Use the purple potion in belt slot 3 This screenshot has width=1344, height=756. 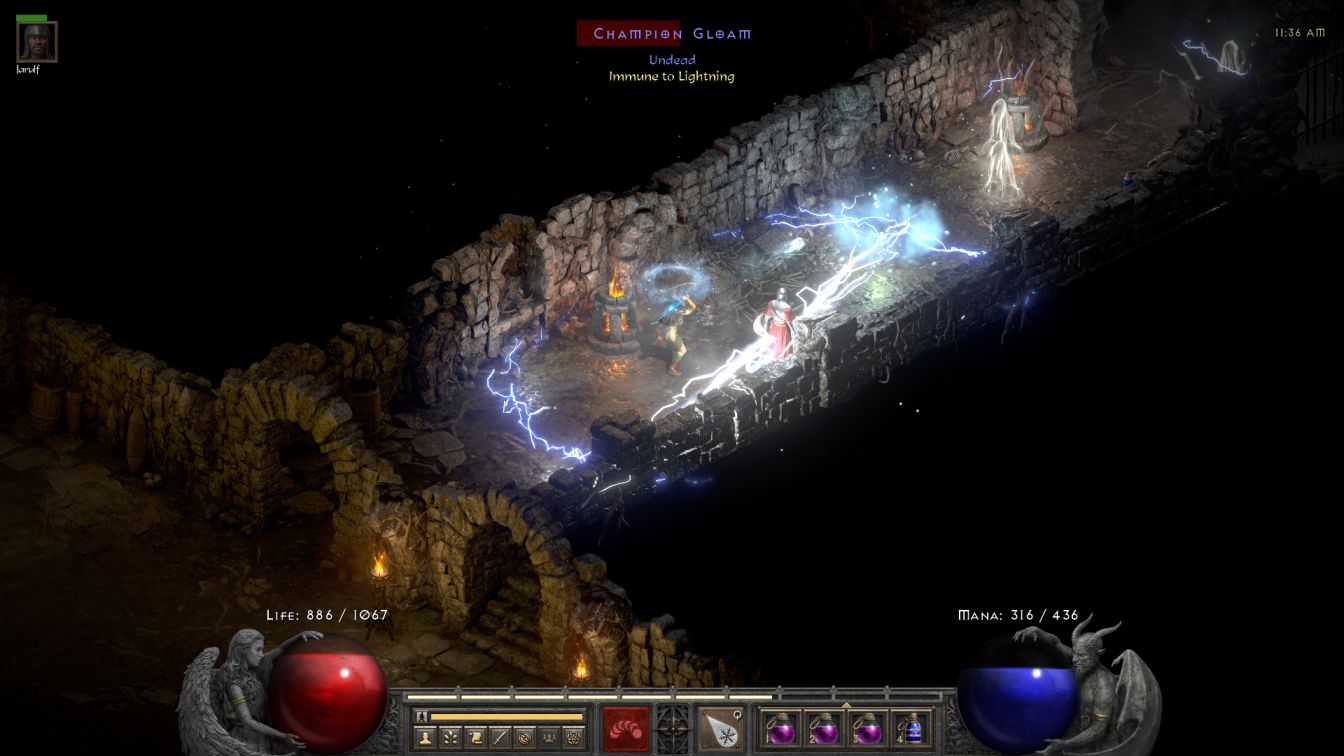(x=867, y=728)
